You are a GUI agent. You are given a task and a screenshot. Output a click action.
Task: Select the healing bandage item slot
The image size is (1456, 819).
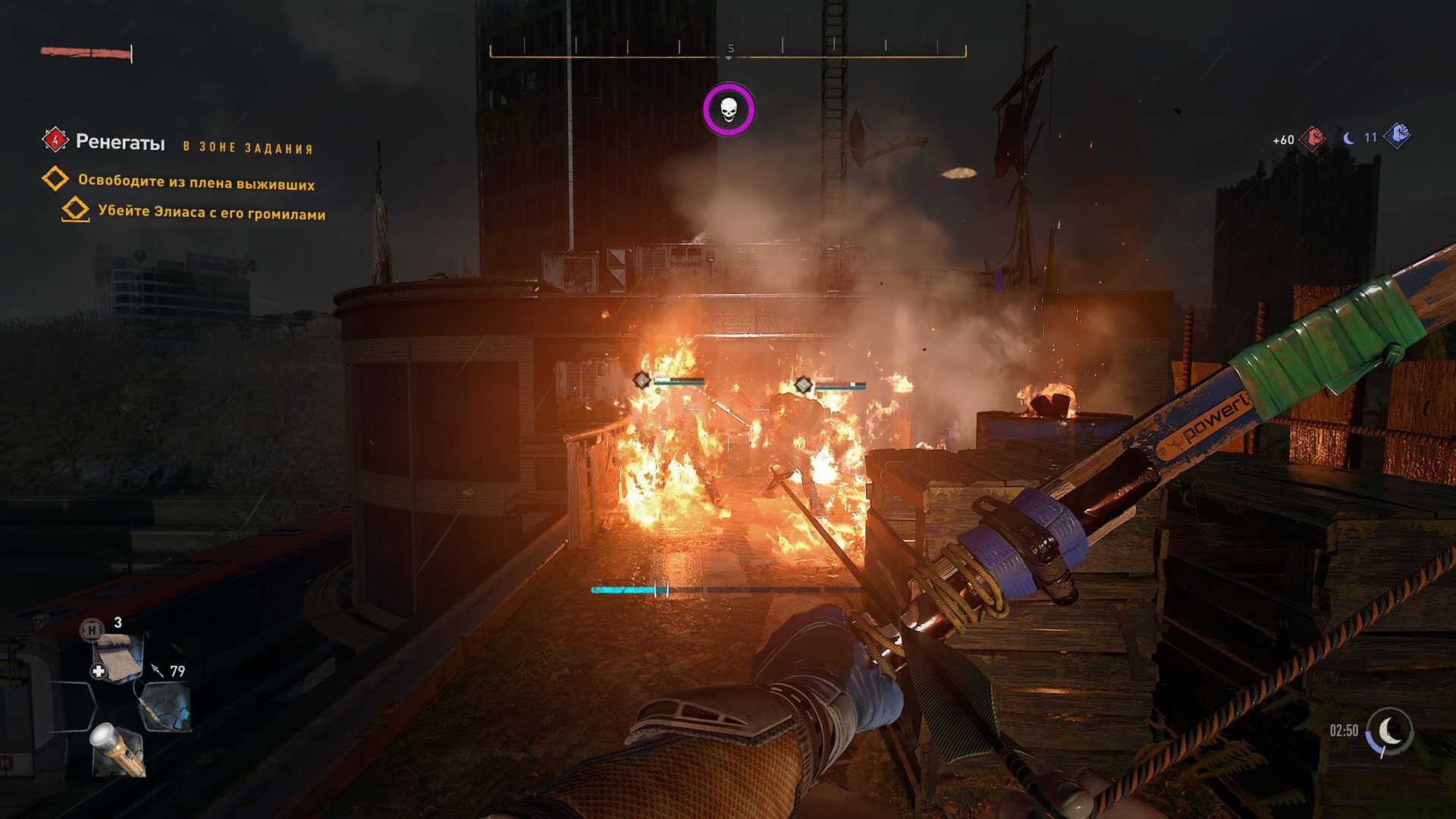[x=116, y=656]
